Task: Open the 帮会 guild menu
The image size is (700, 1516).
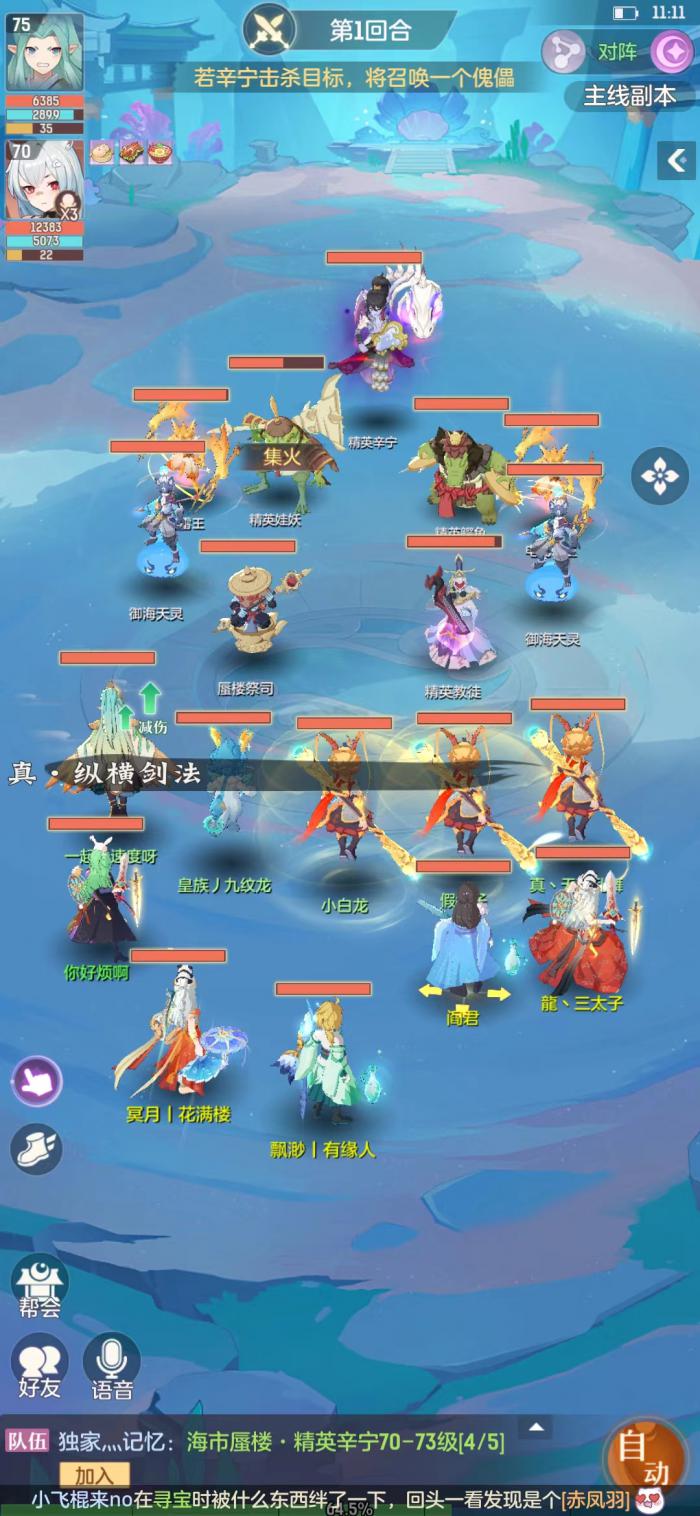Action: point(39,1284)
